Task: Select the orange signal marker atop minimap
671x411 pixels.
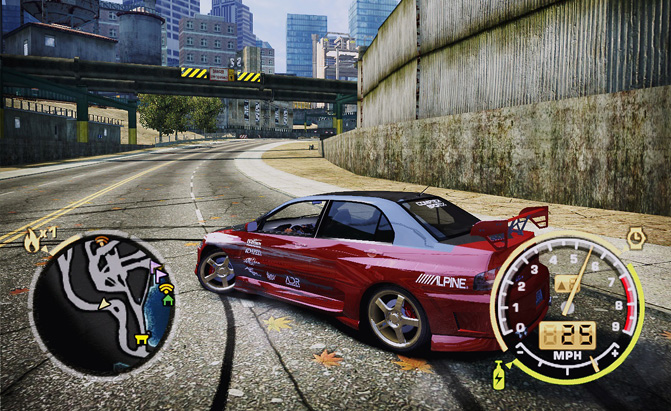Action: point(101,240)
